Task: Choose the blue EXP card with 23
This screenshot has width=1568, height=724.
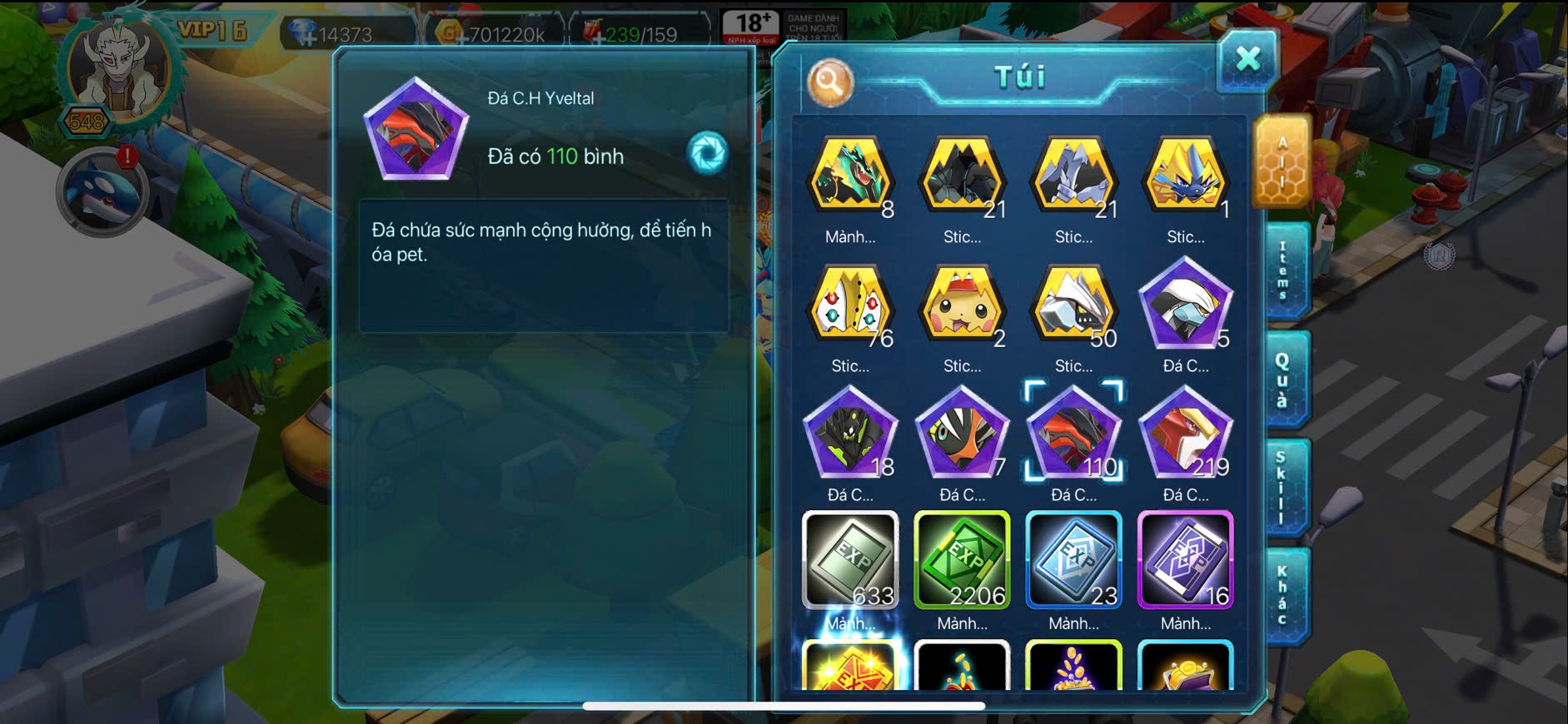Action: (1073, 560)
